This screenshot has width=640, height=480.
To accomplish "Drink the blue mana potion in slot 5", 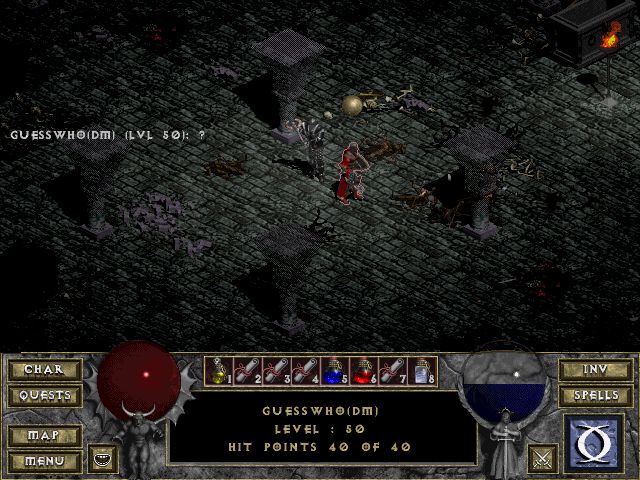I will (335, 372).
